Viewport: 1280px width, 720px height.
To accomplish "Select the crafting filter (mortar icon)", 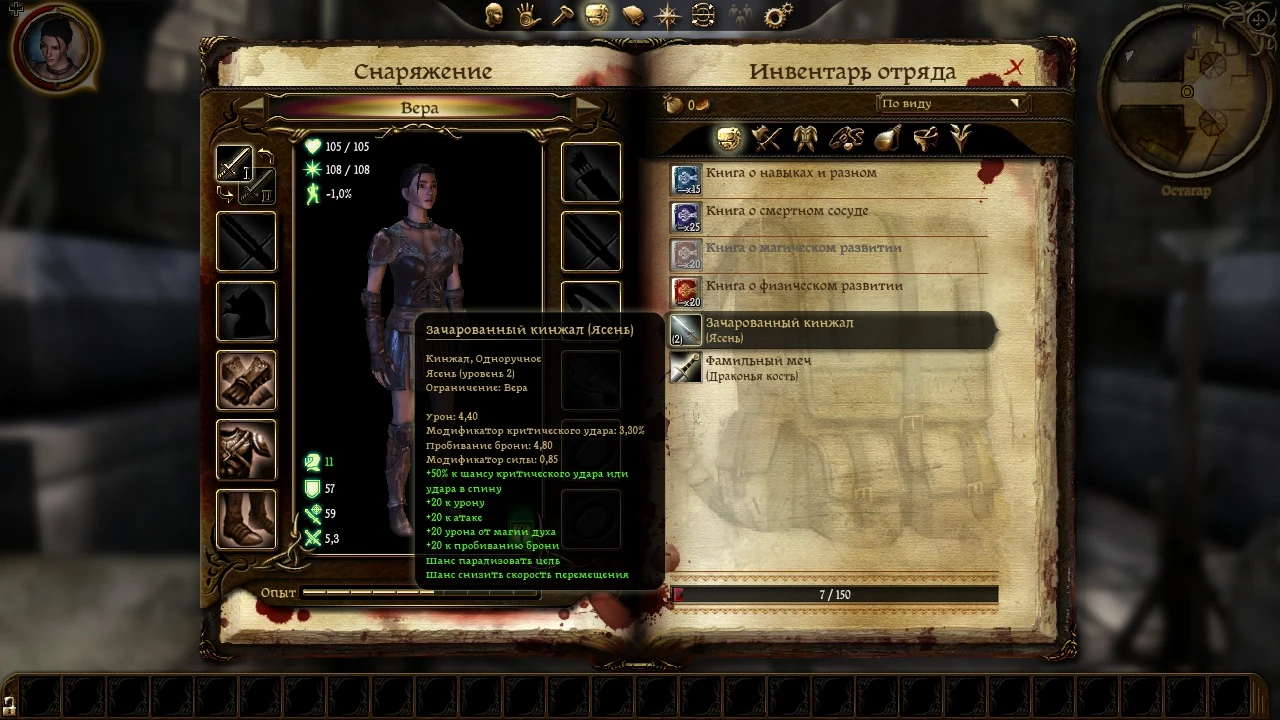I will 925,139.
